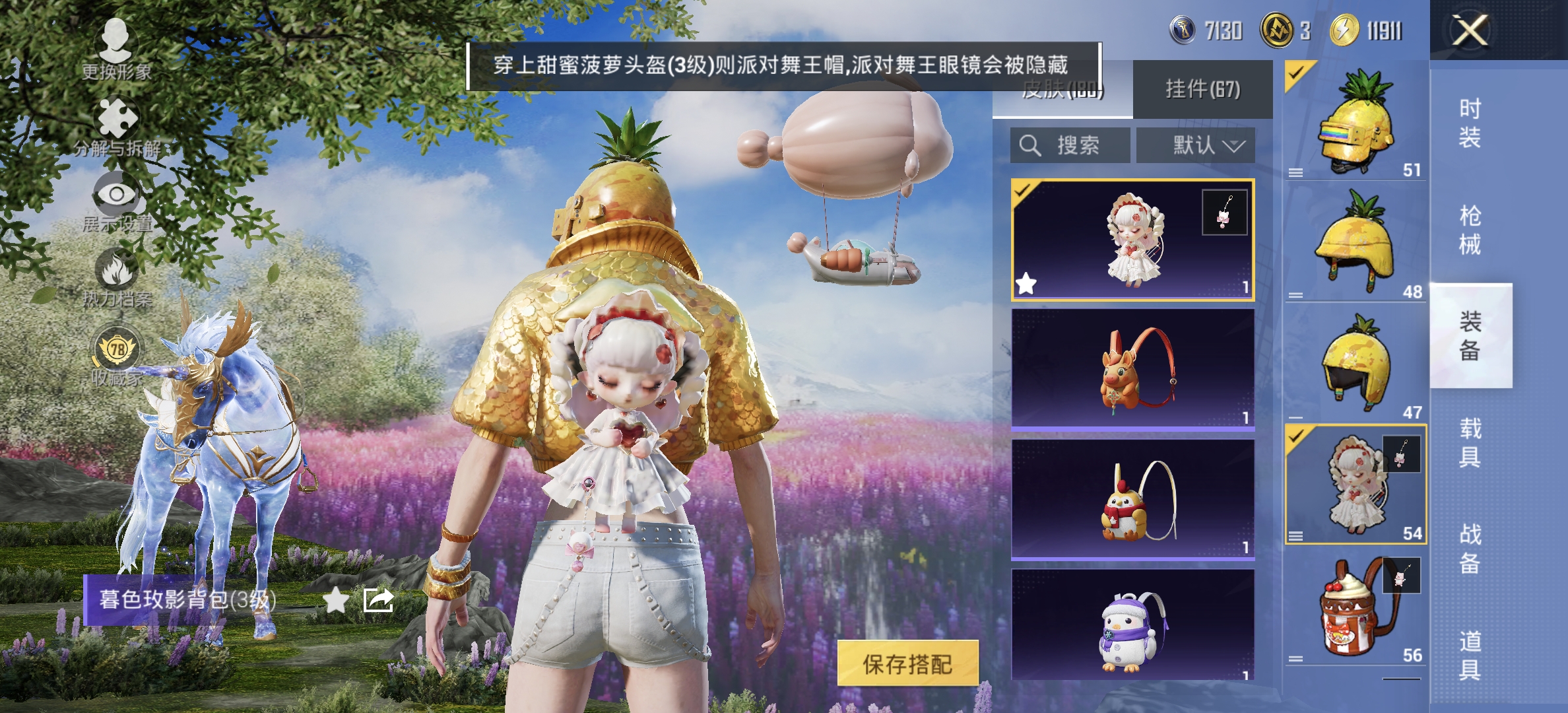Viewport: 1568px width, 713px height.
Task: Click the magnifier icon in the search bar
Action: pos(1029,145)
